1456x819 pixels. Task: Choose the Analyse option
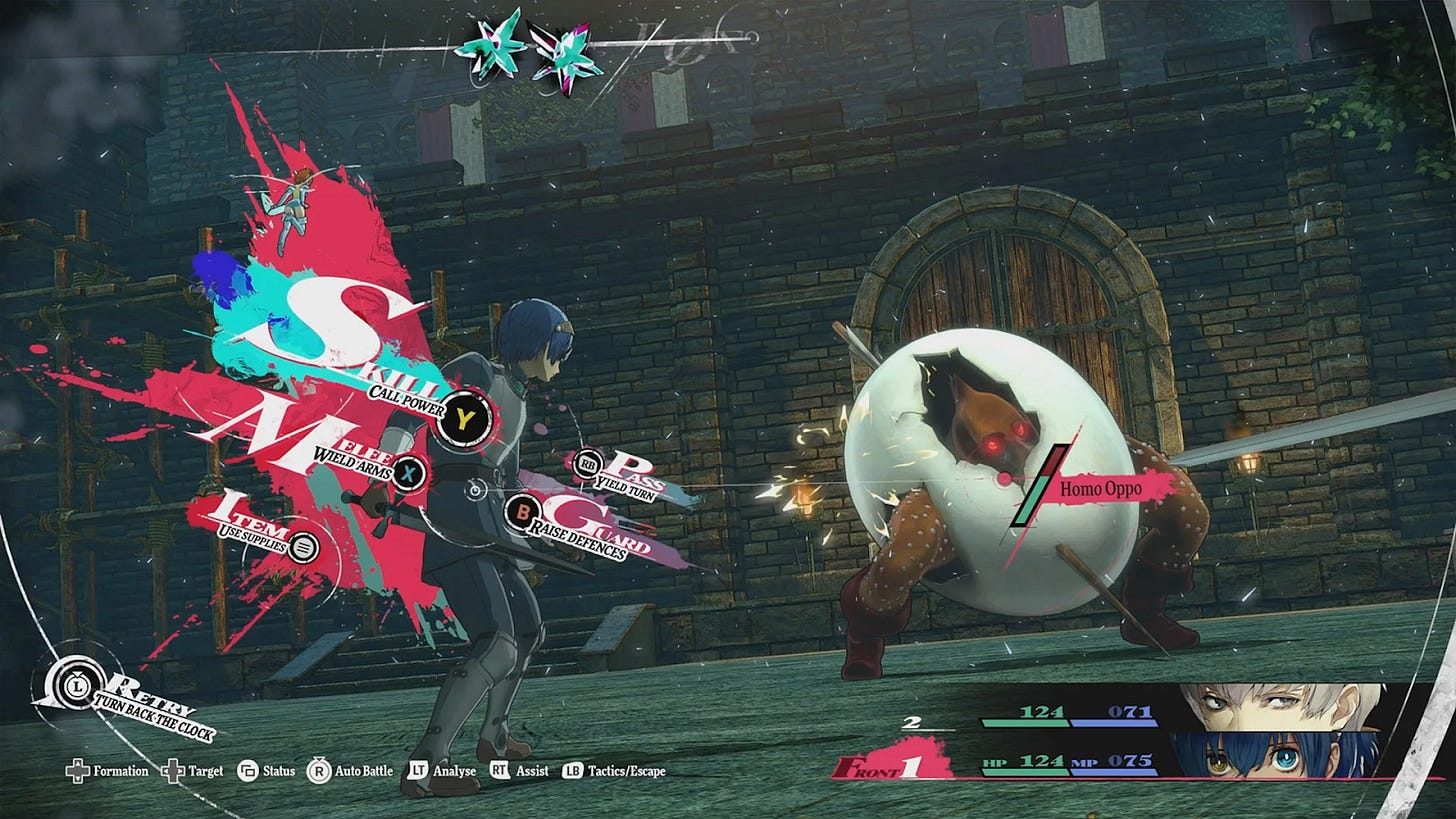(439, 771)
